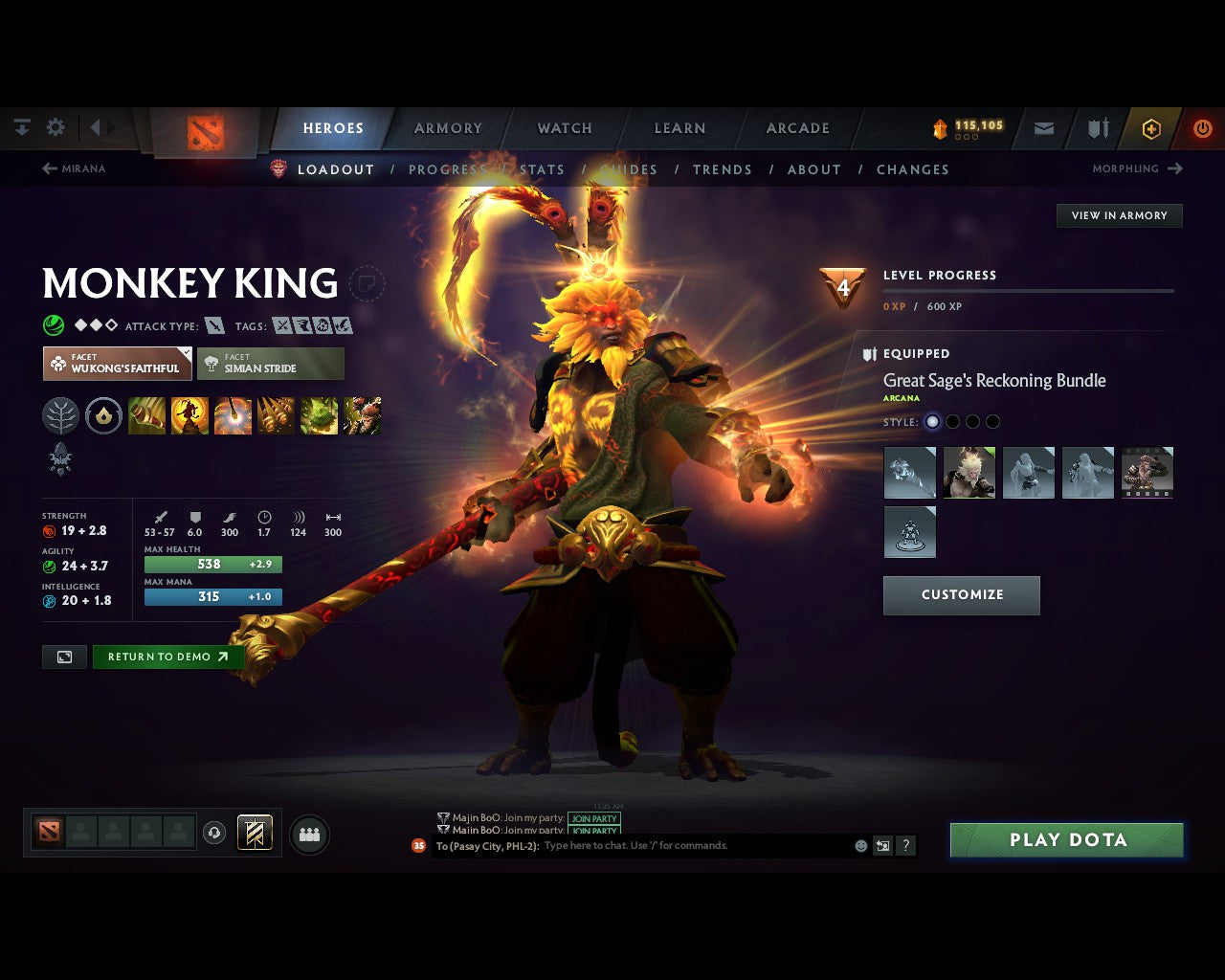Select the Boundless Strike ability icon
This screenshot has height=980, width=1225.
[x=146, y=415]
